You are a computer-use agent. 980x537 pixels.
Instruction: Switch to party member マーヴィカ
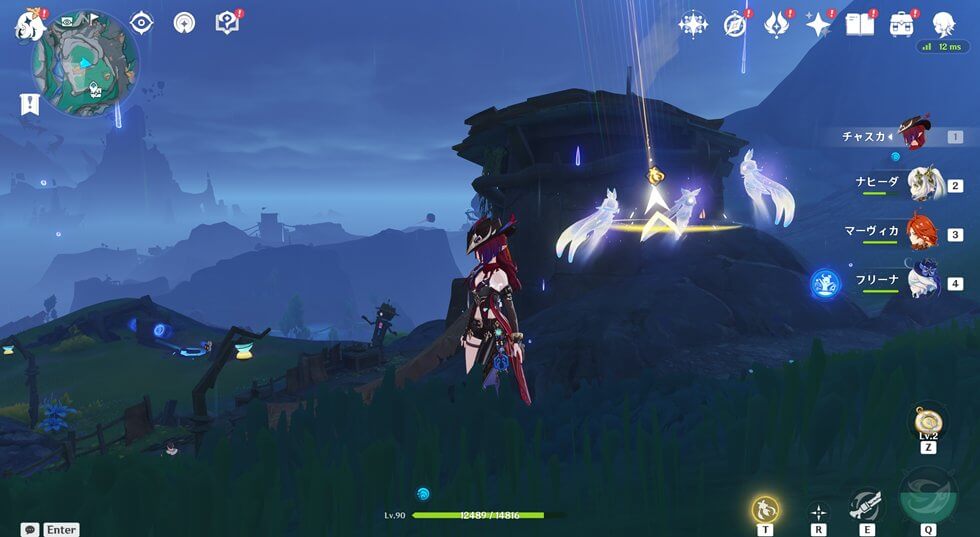921,233
